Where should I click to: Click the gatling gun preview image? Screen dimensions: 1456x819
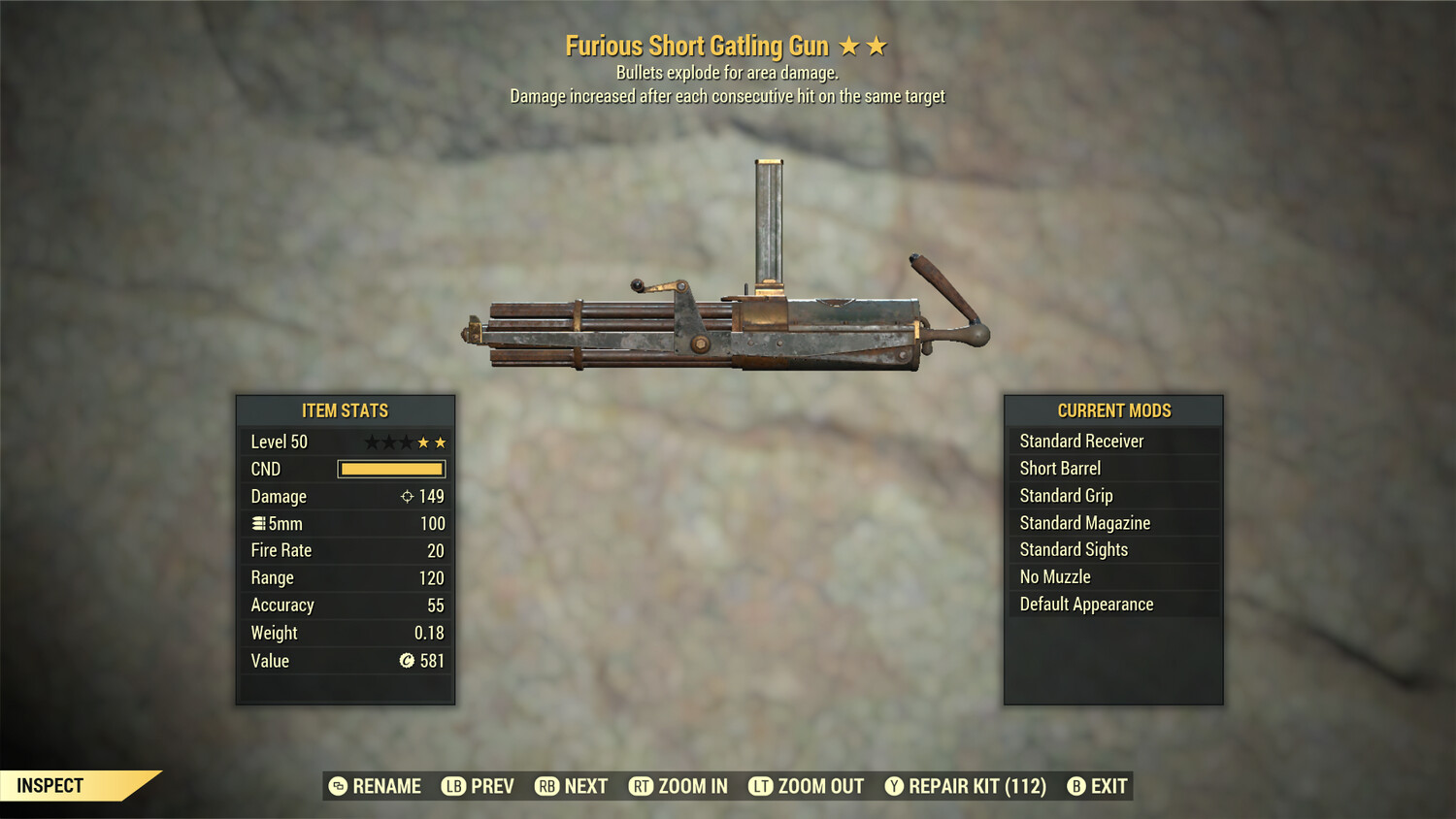[728, 320]
